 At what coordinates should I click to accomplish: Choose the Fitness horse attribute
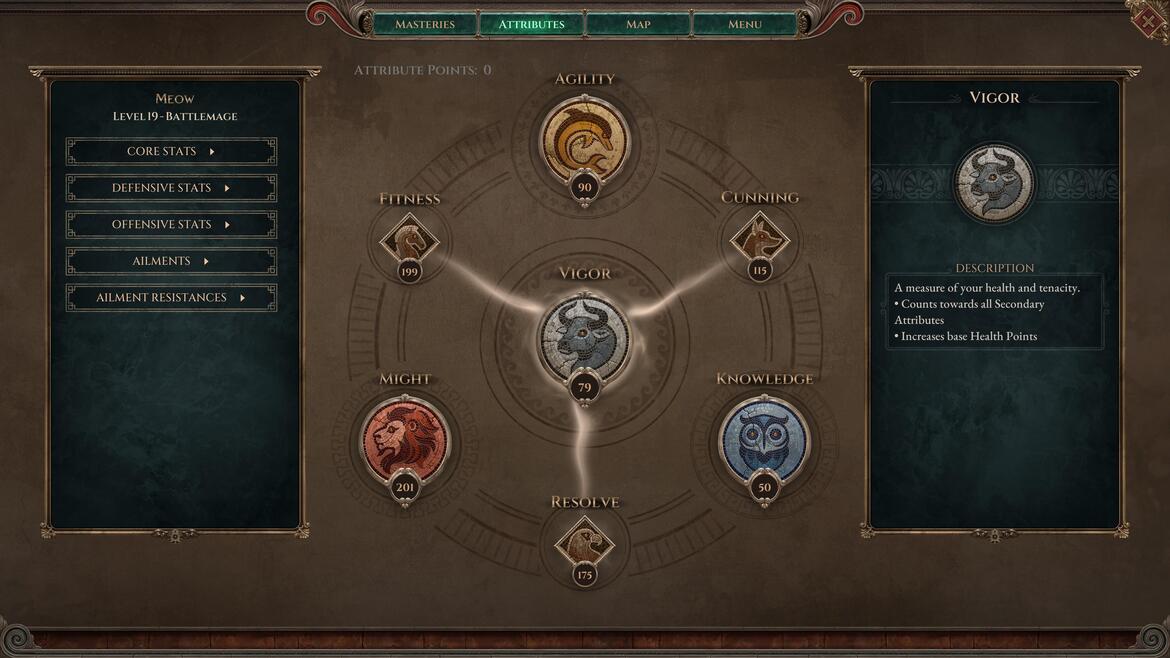tap(409, 240)
